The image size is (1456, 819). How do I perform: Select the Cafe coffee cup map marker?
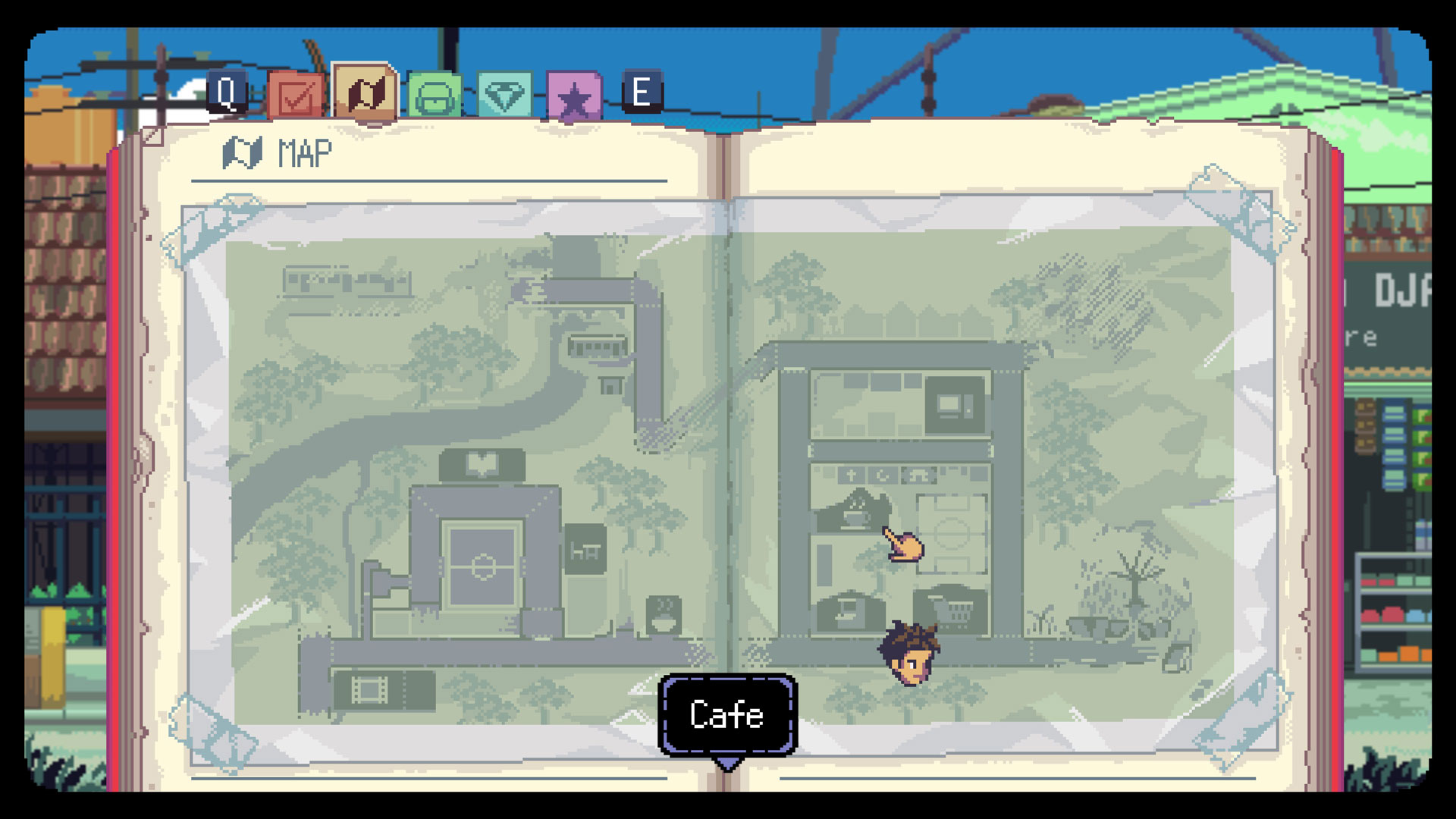coord(855,513)
